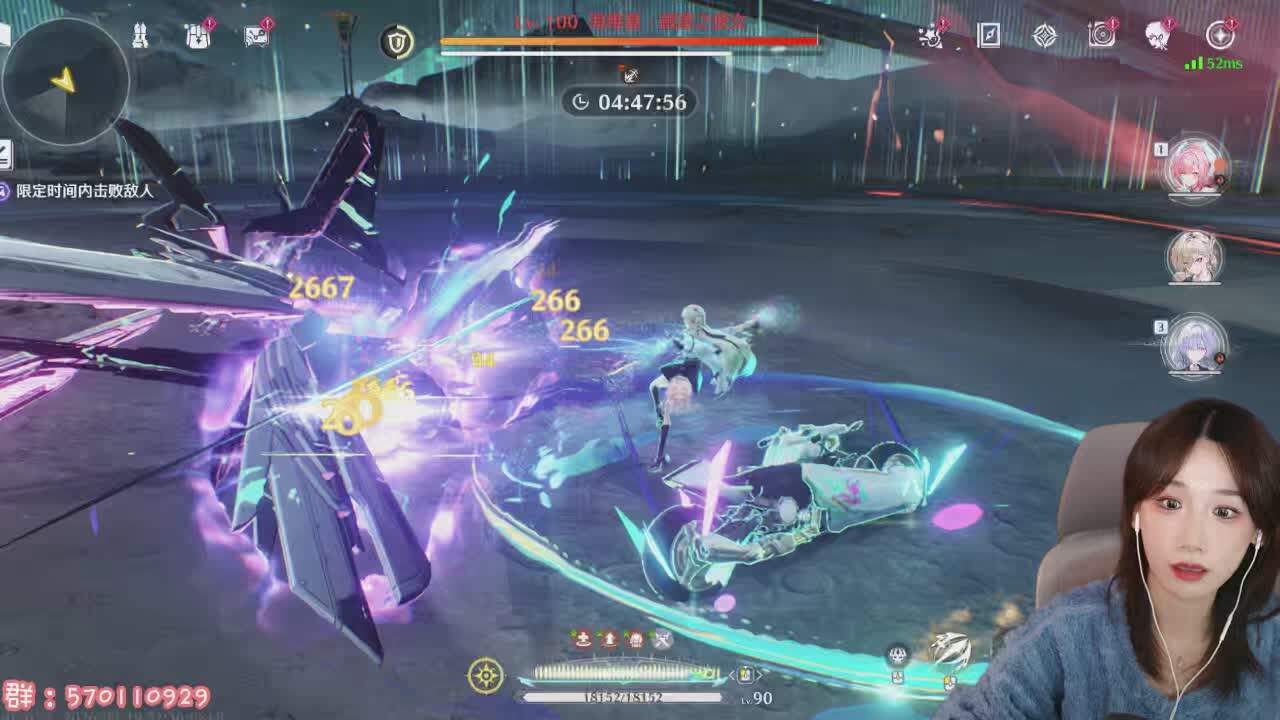Open the compass guidebook icon

[x=988, y=36]
